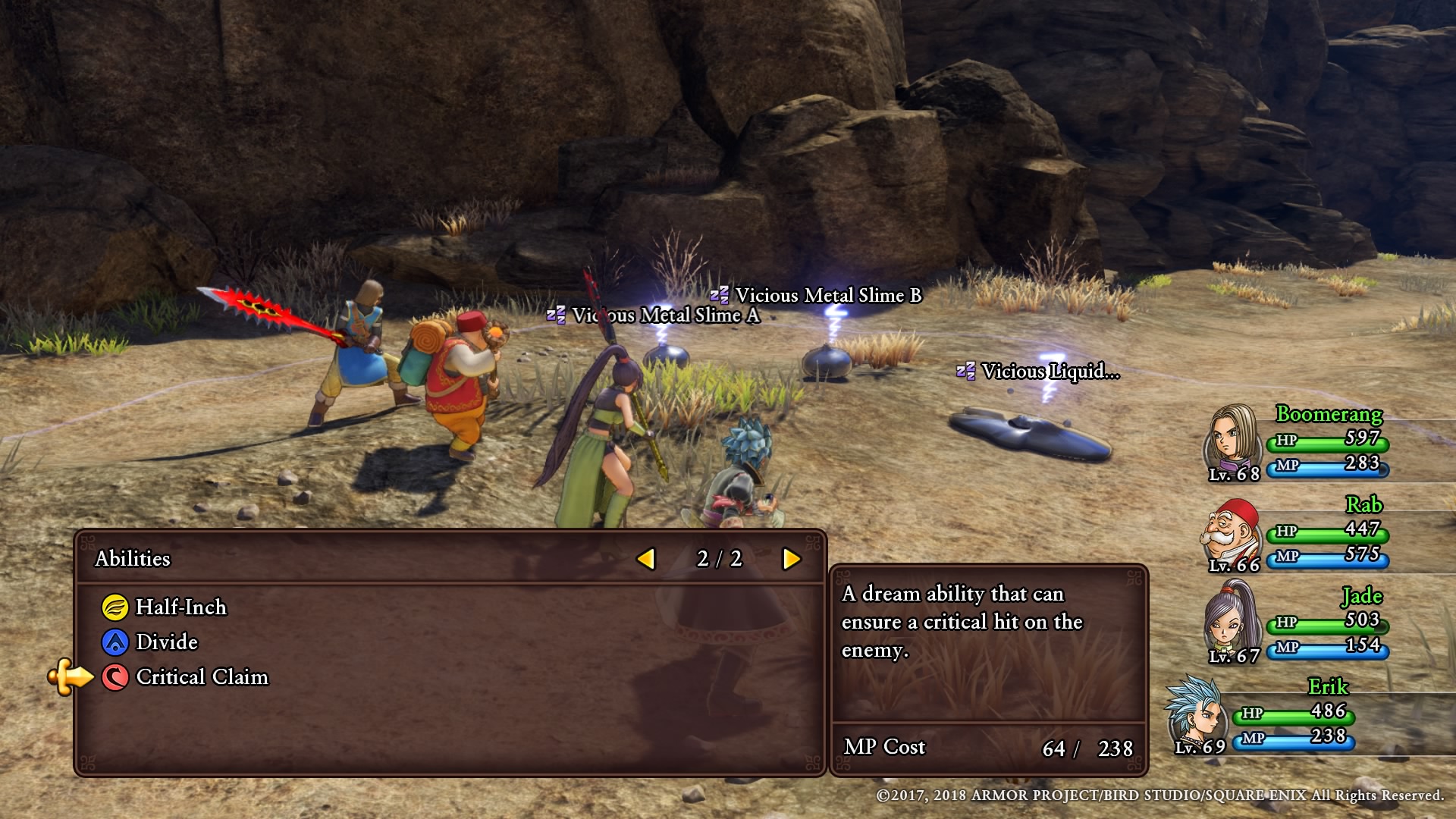Screen dimensions: 1456x819
Task: Select Rab's party portrait
Action: click(1230, 531)
